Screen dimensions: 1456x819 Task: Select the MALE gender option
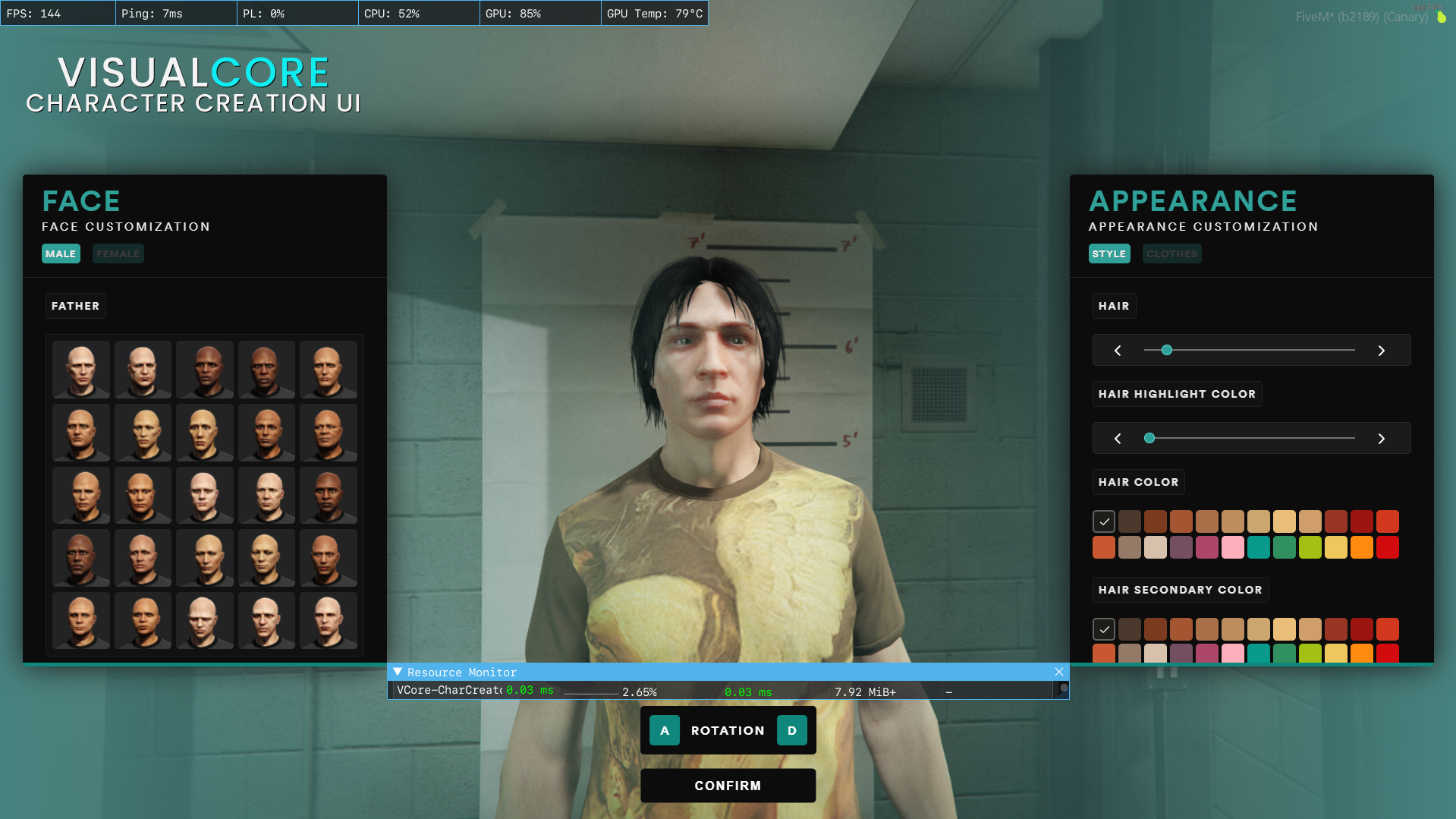[x=61, y=254]
